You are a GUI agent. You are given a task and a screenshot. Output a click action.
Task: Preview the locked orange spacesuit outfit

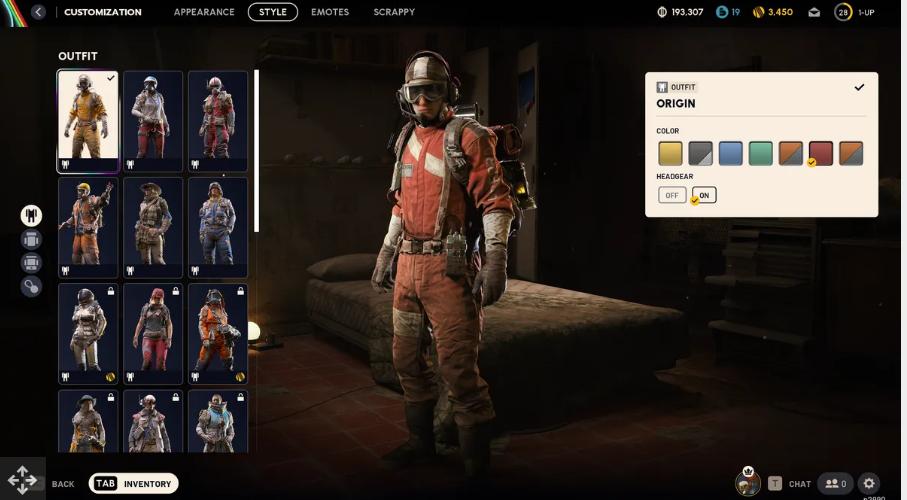(218, 334)
